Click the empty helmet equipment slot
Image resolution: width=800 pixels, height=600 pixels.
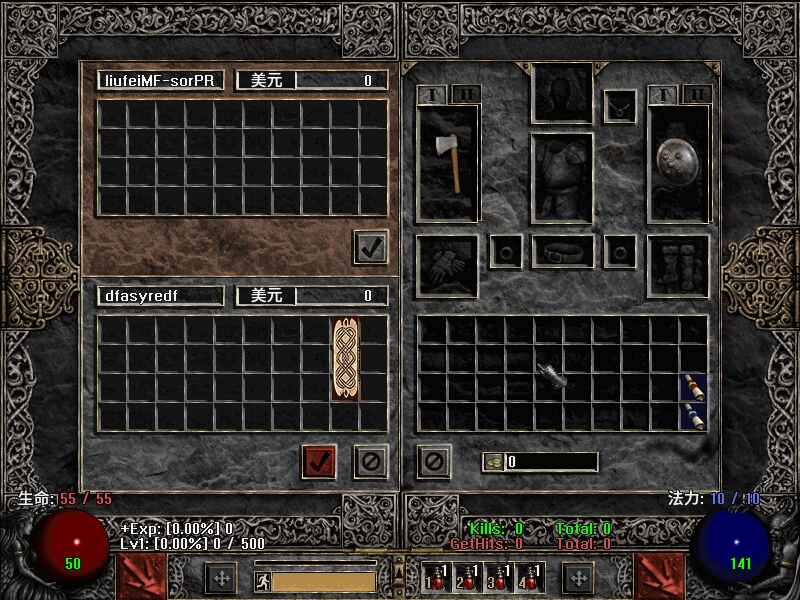point(562,95)
